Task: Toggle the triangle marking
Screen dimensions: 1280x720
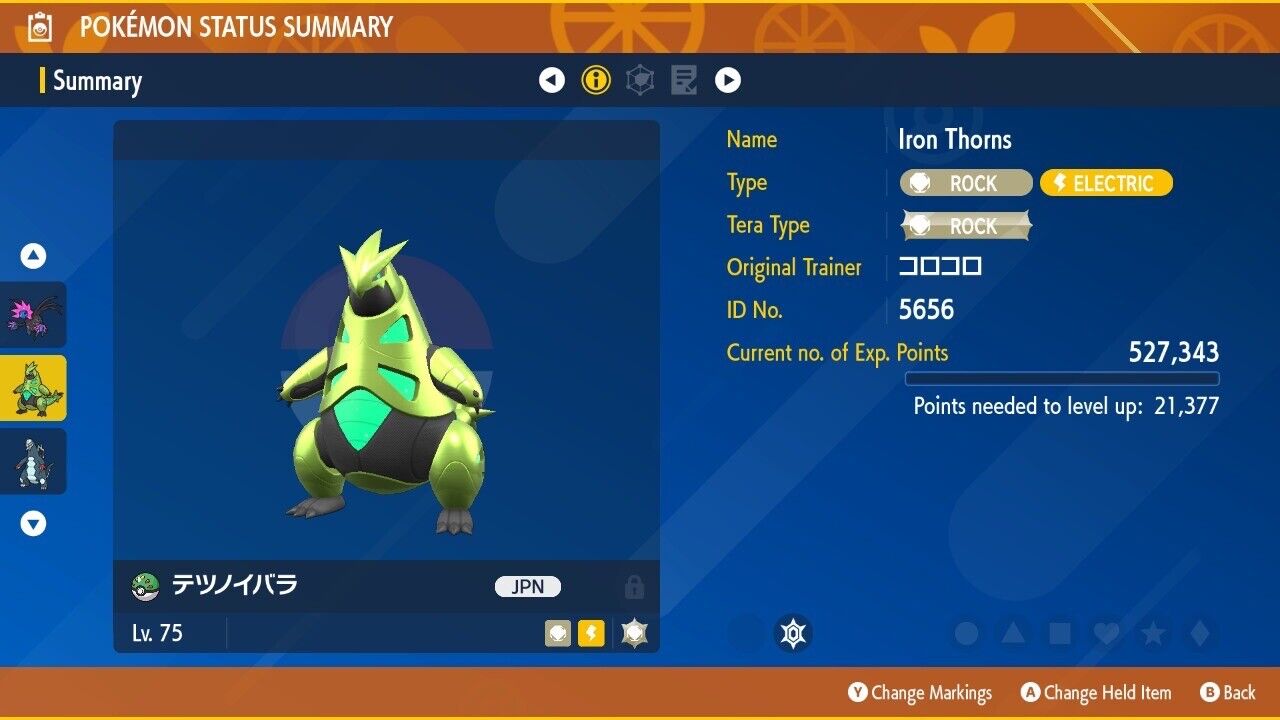Action: pos(1013,633)
